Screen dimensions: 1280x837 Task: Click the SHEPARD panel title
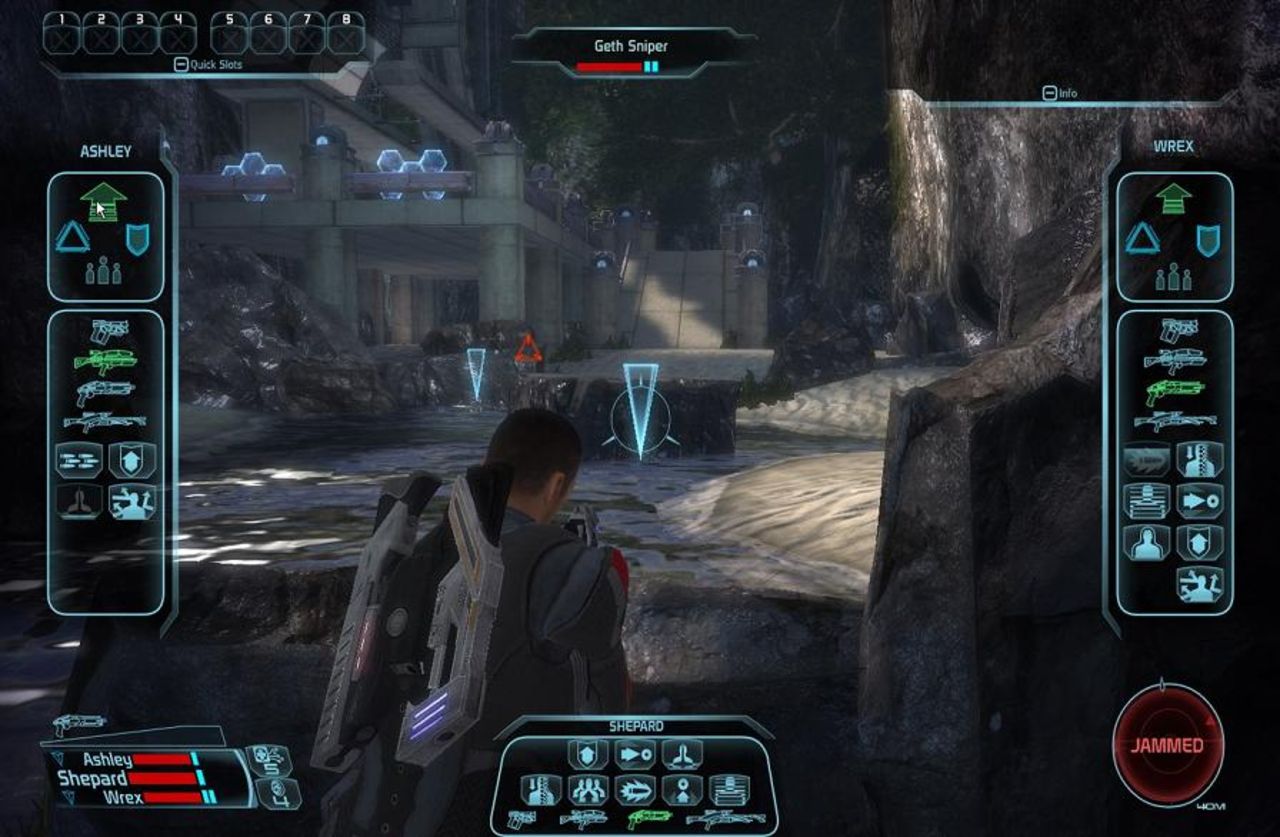[637, 726]
